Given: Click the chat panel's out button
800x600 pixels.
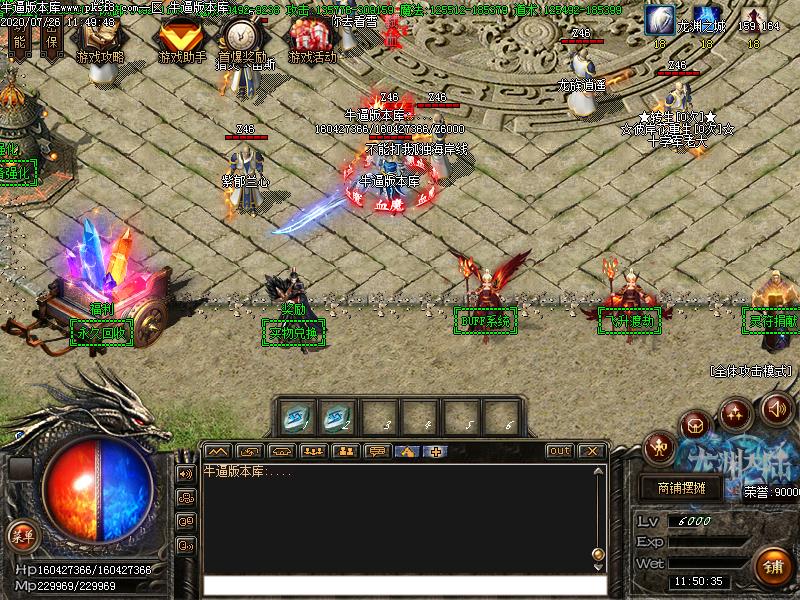Looking at the screenshot, I should [560, 451].
